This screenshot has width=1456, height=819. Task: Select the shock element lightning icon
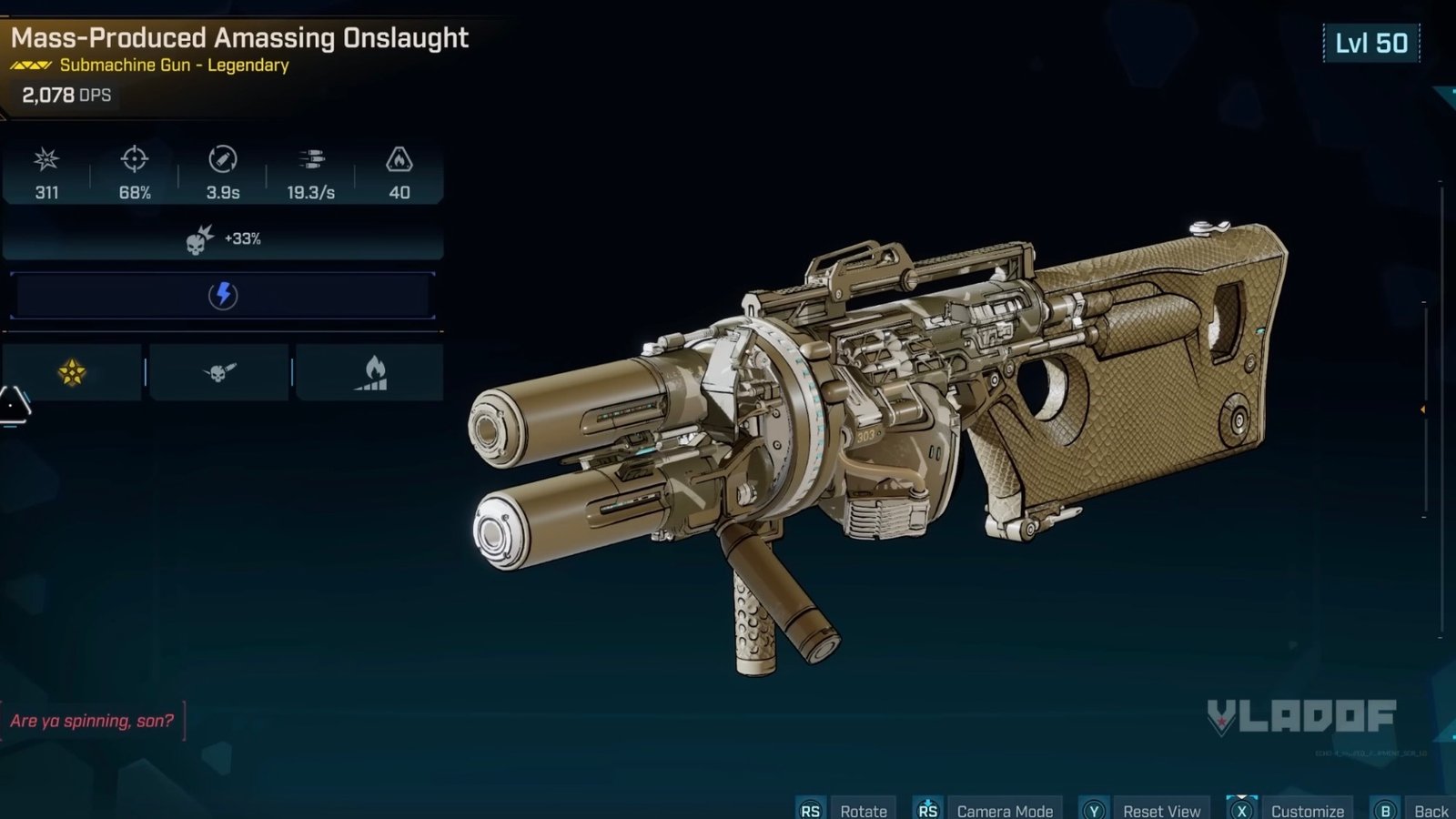[x=223, y=295]
